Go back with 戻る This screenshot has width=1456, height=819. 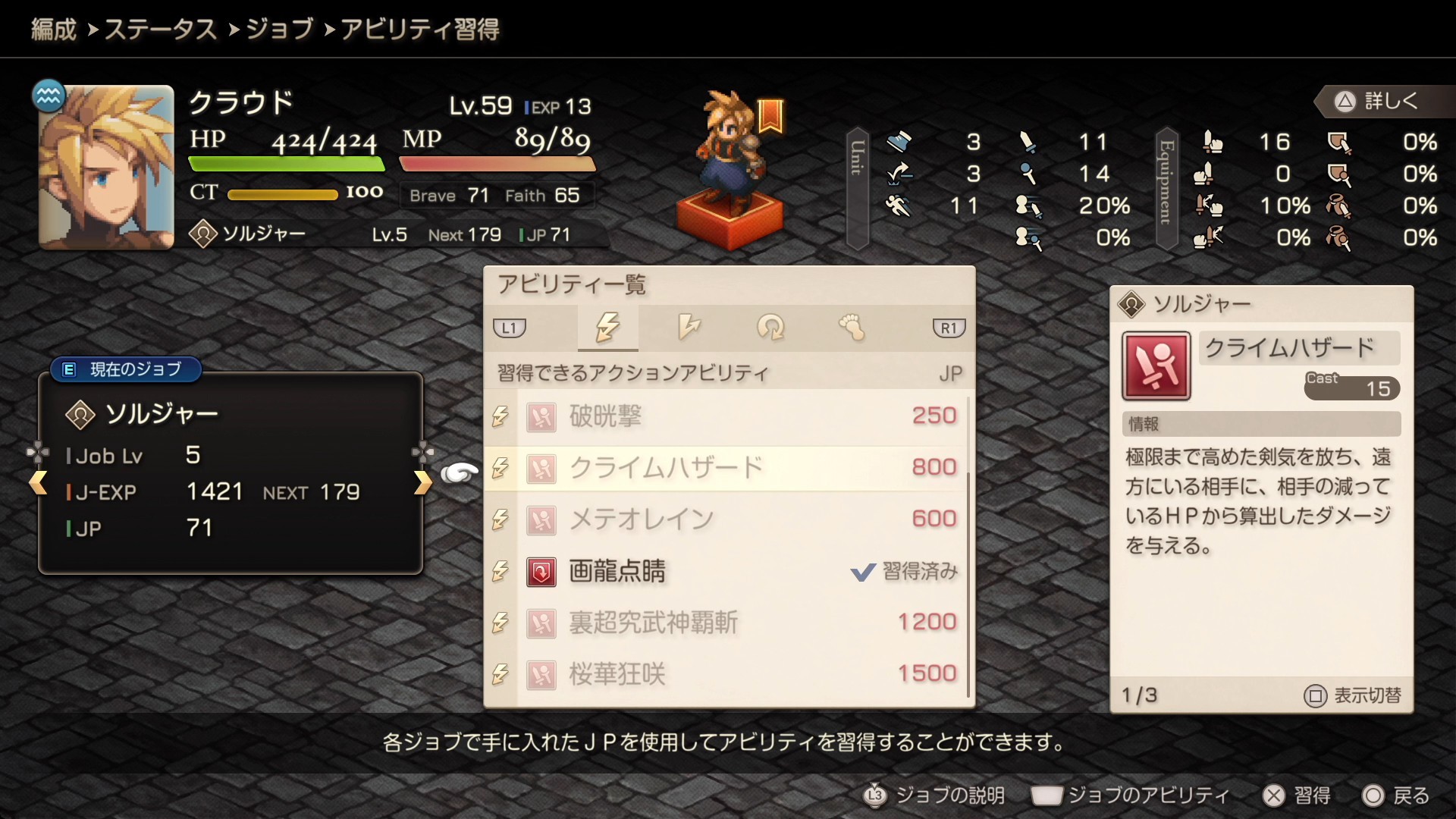(1396, 795)
